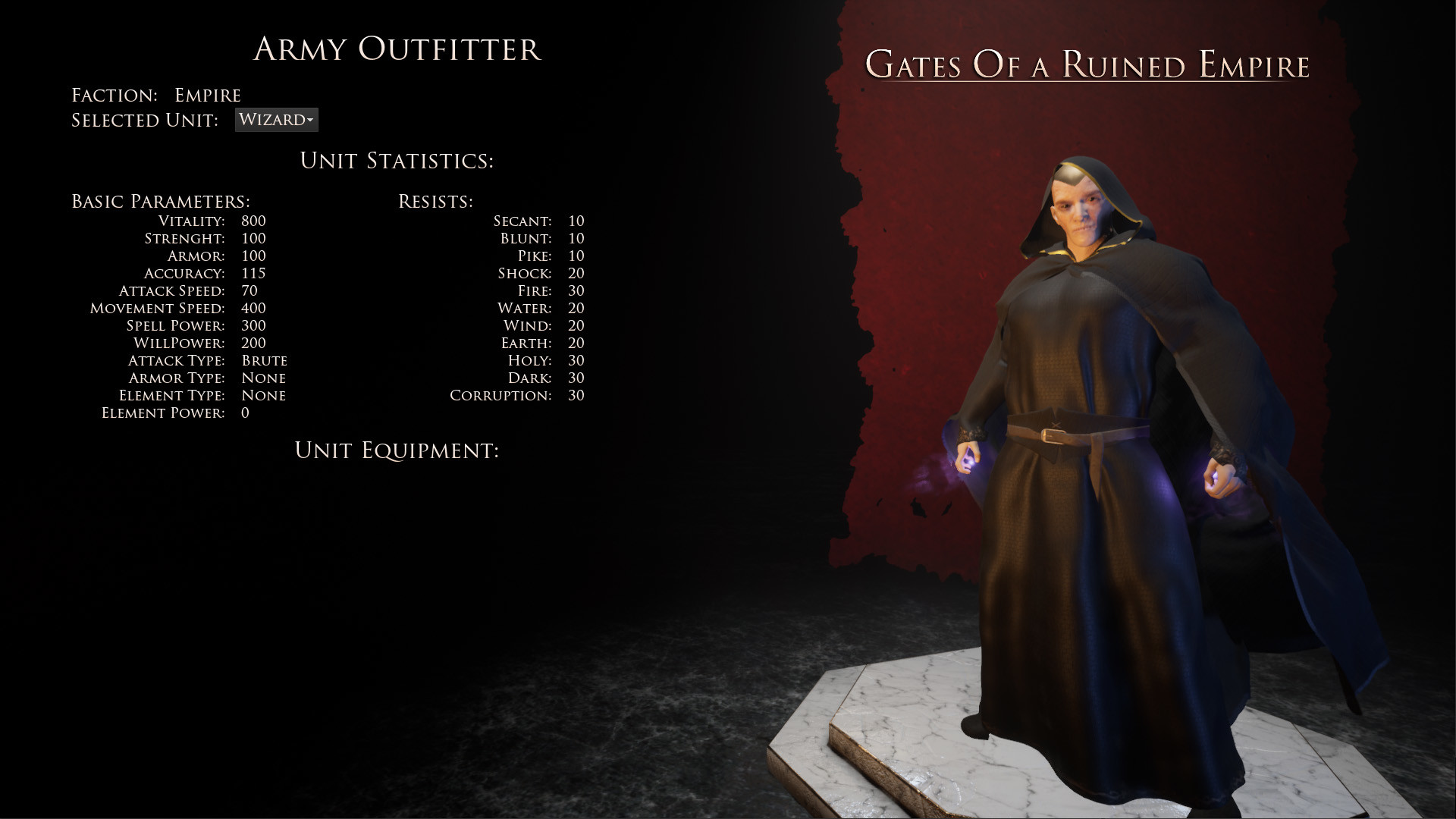Click the Unit Equipment section header
Screen dimensions: 1456x819
[398, 450]
